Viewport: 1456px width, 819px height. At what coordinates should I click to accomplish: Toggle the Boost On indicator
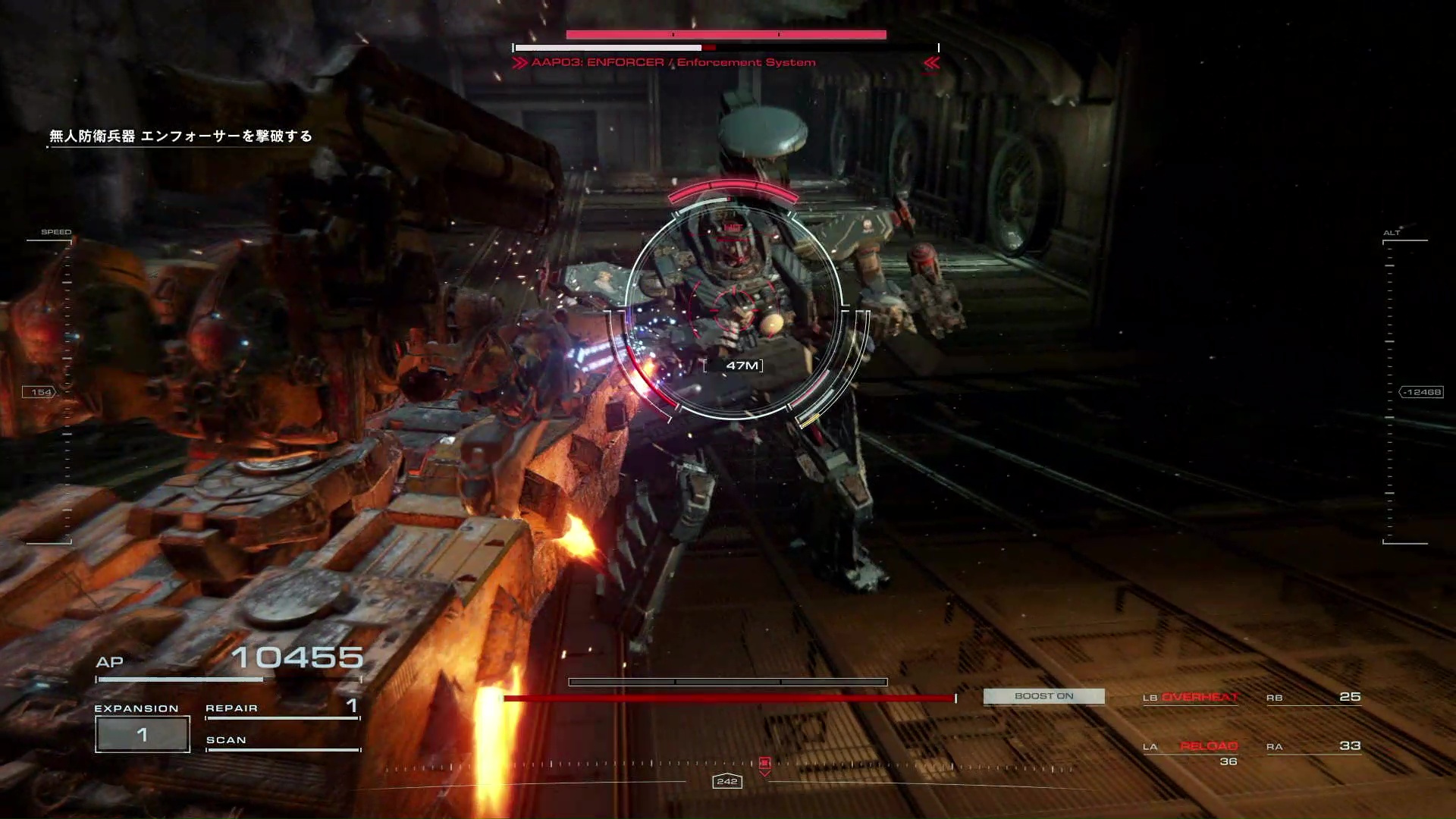pos(1043,696)
